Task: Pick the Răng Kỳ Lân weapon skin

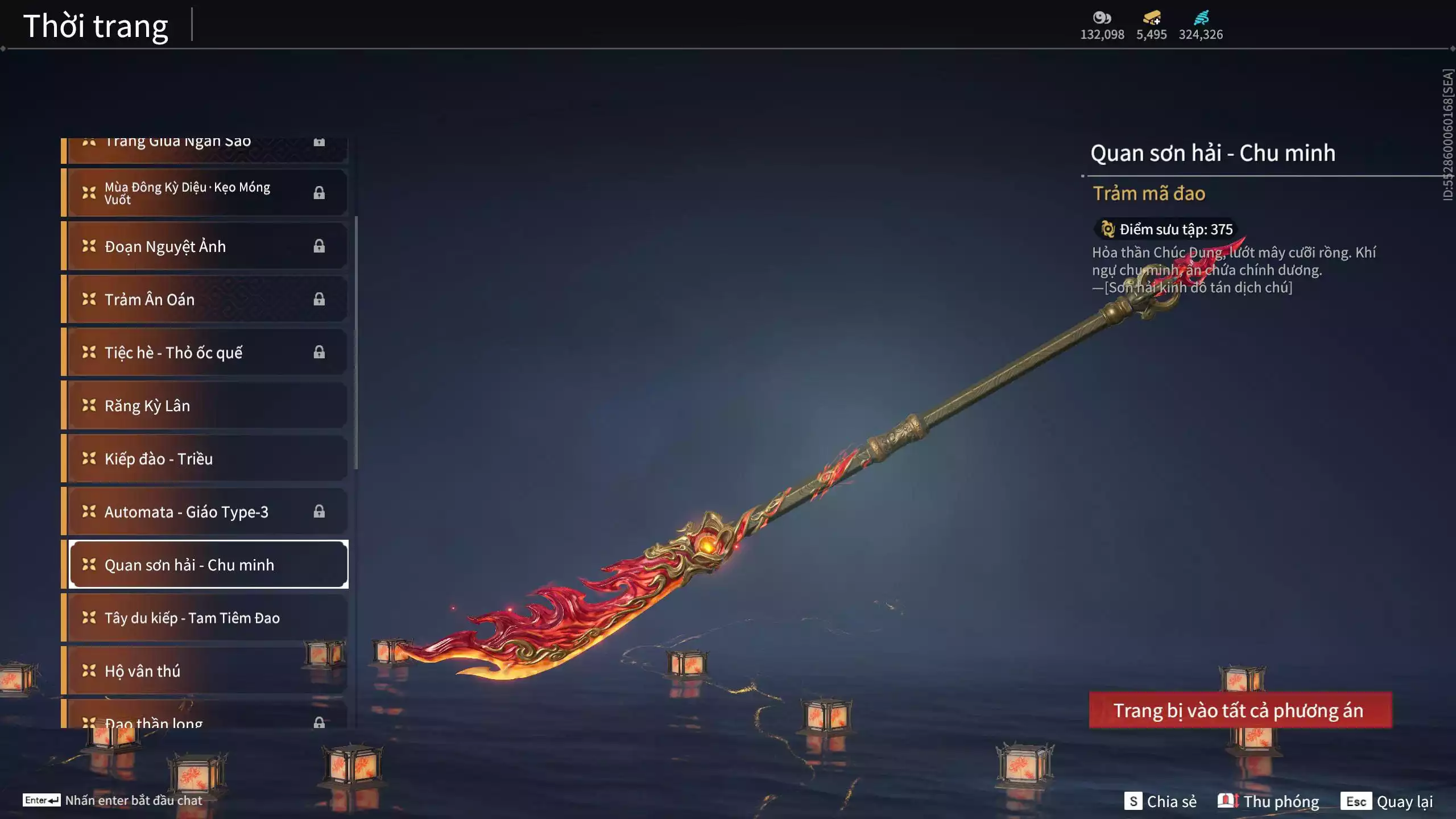Action: point(205,406)
